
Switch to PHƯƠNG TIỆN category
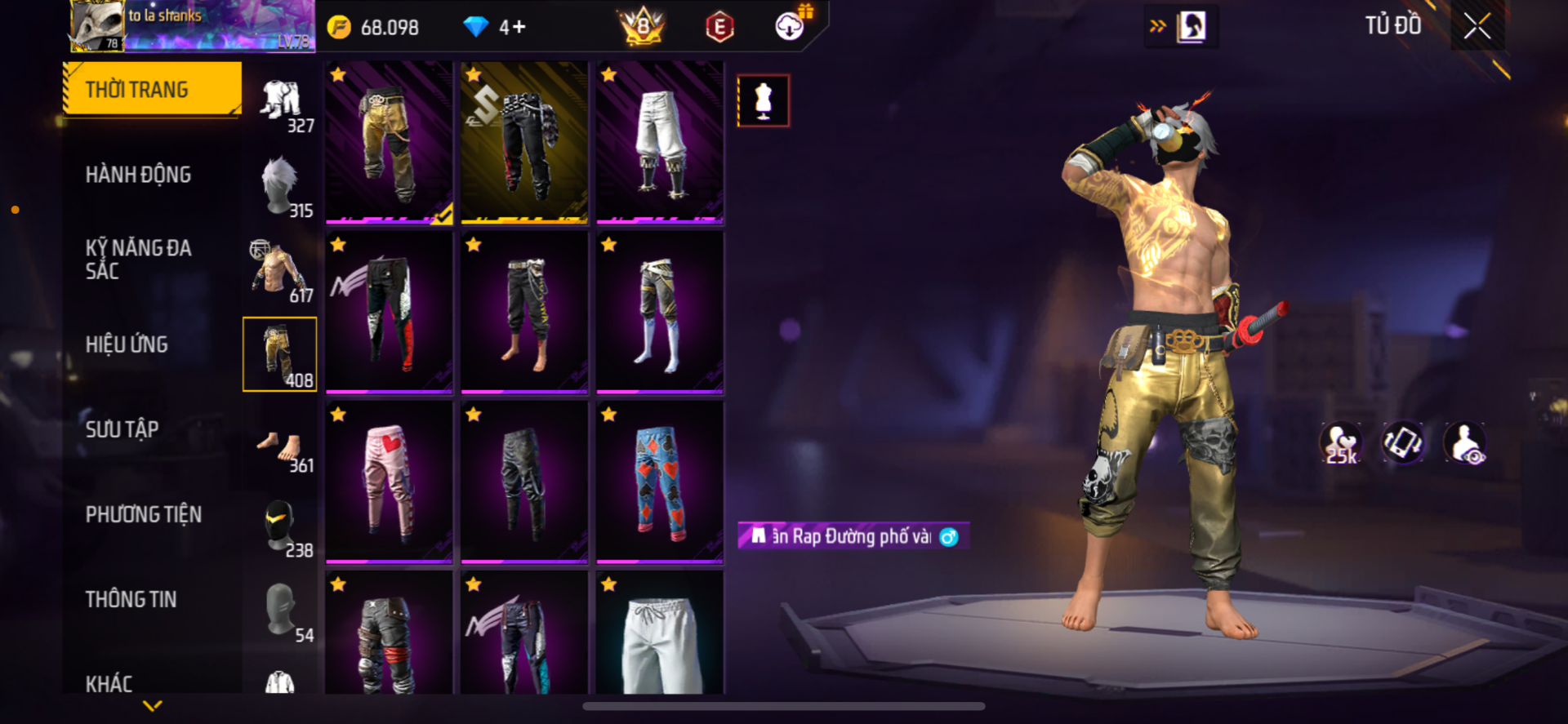tap(143, 514)
